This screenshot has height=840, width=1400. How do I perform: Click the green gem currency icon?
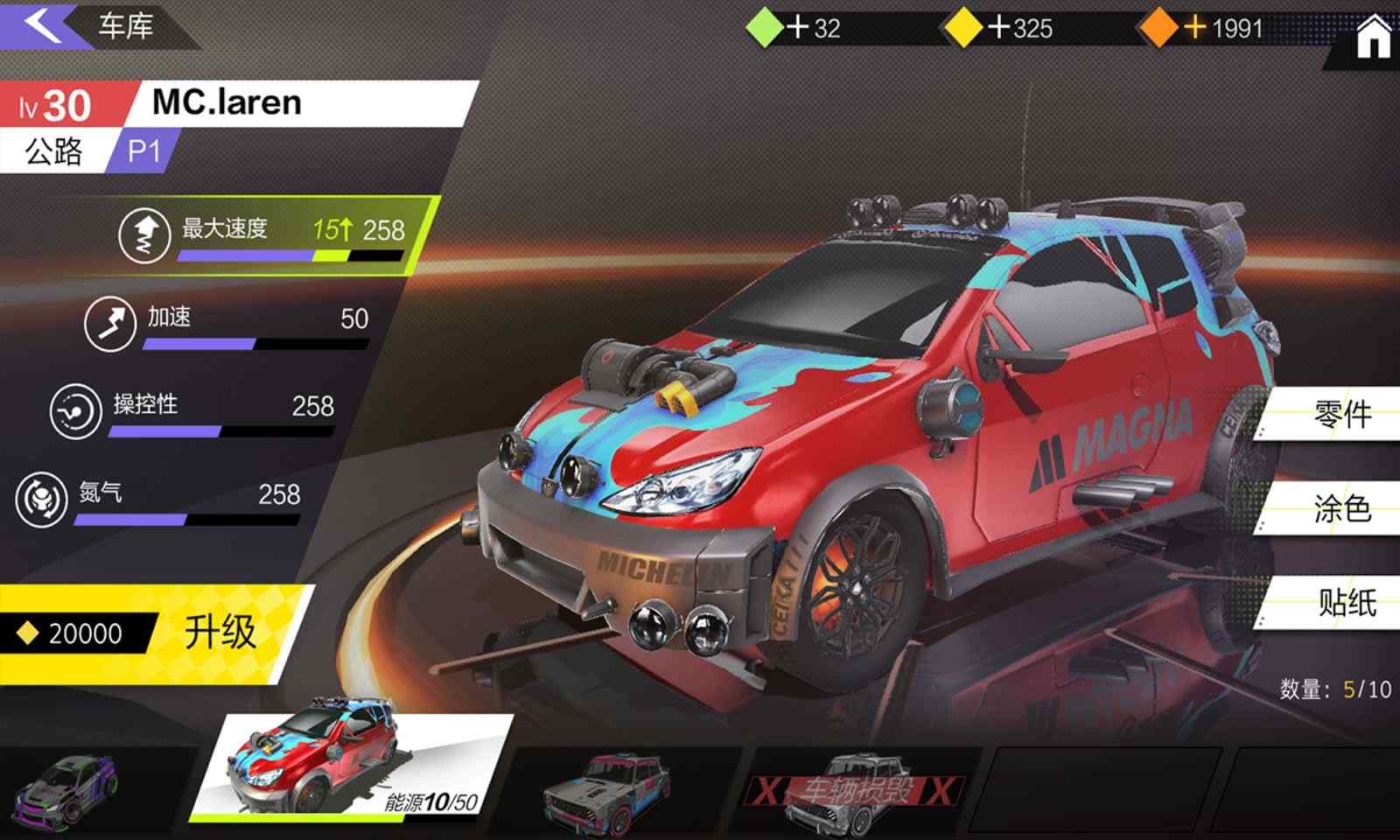click(x=766, y=26)
